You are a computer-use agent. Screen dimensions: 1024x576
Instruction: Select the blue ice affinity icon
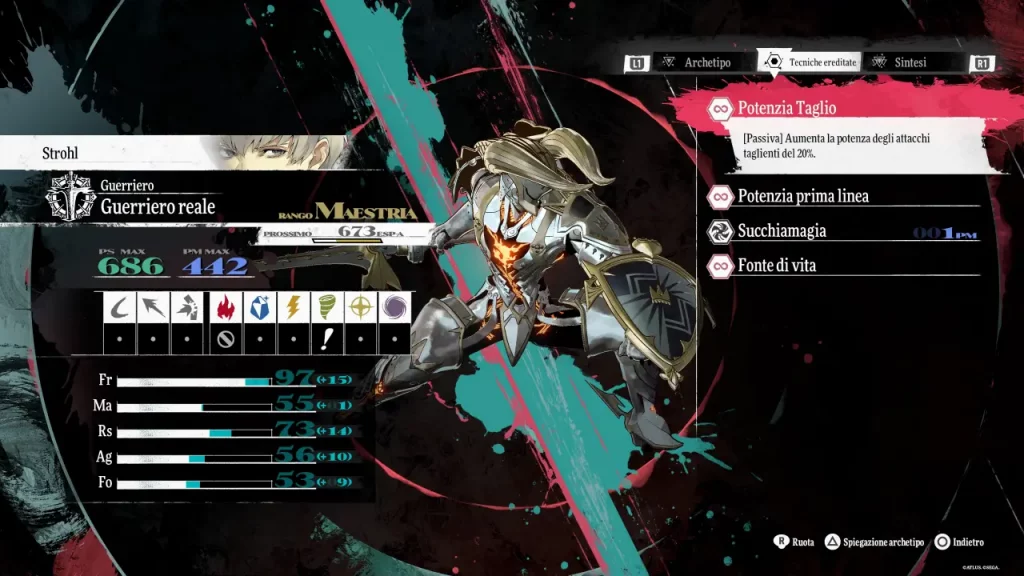[x=260, y=308]
